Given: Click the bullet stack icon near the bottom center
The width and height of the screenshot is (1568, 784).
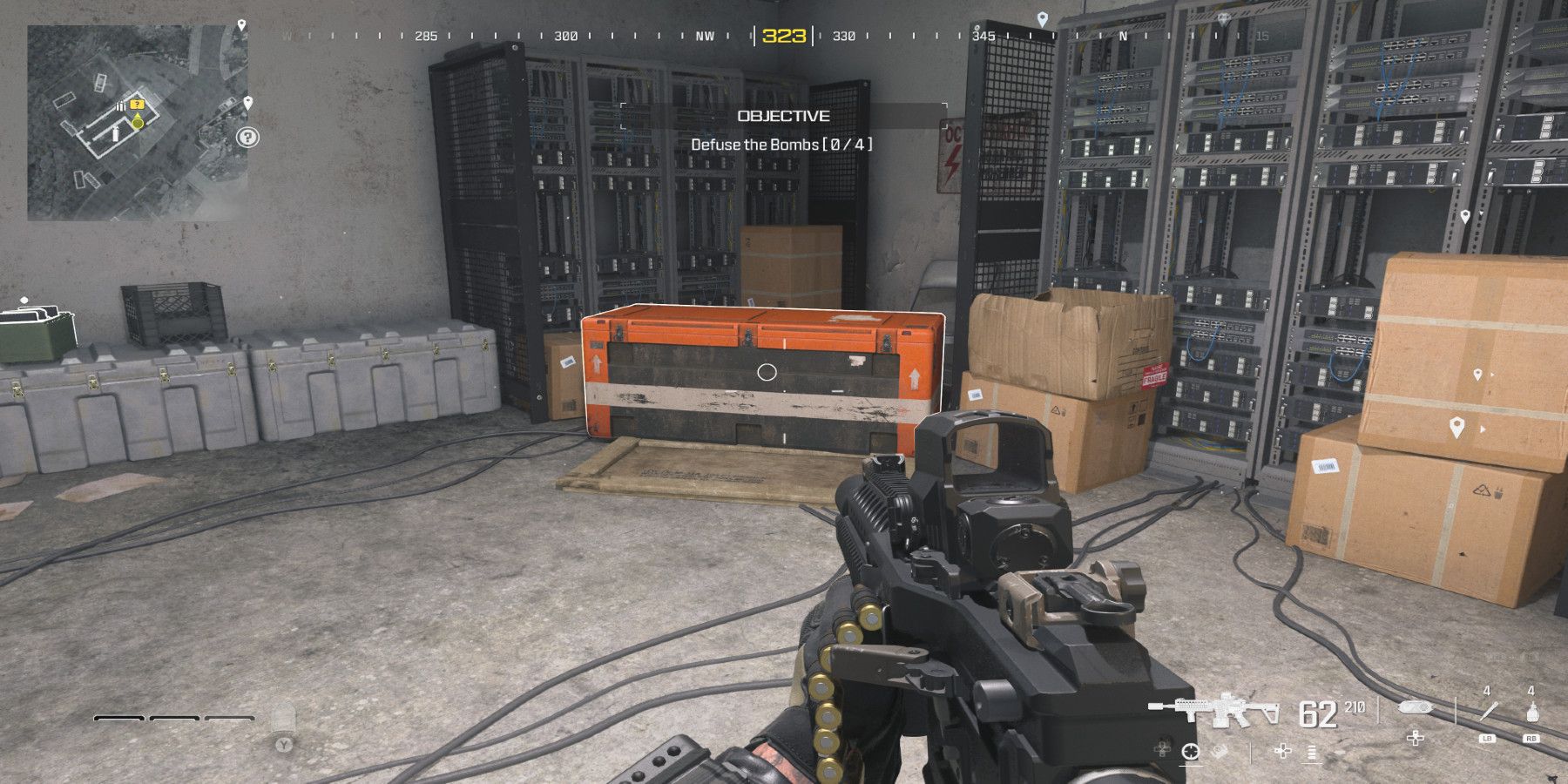Looking at the screenshot, I should (1311, 753).
